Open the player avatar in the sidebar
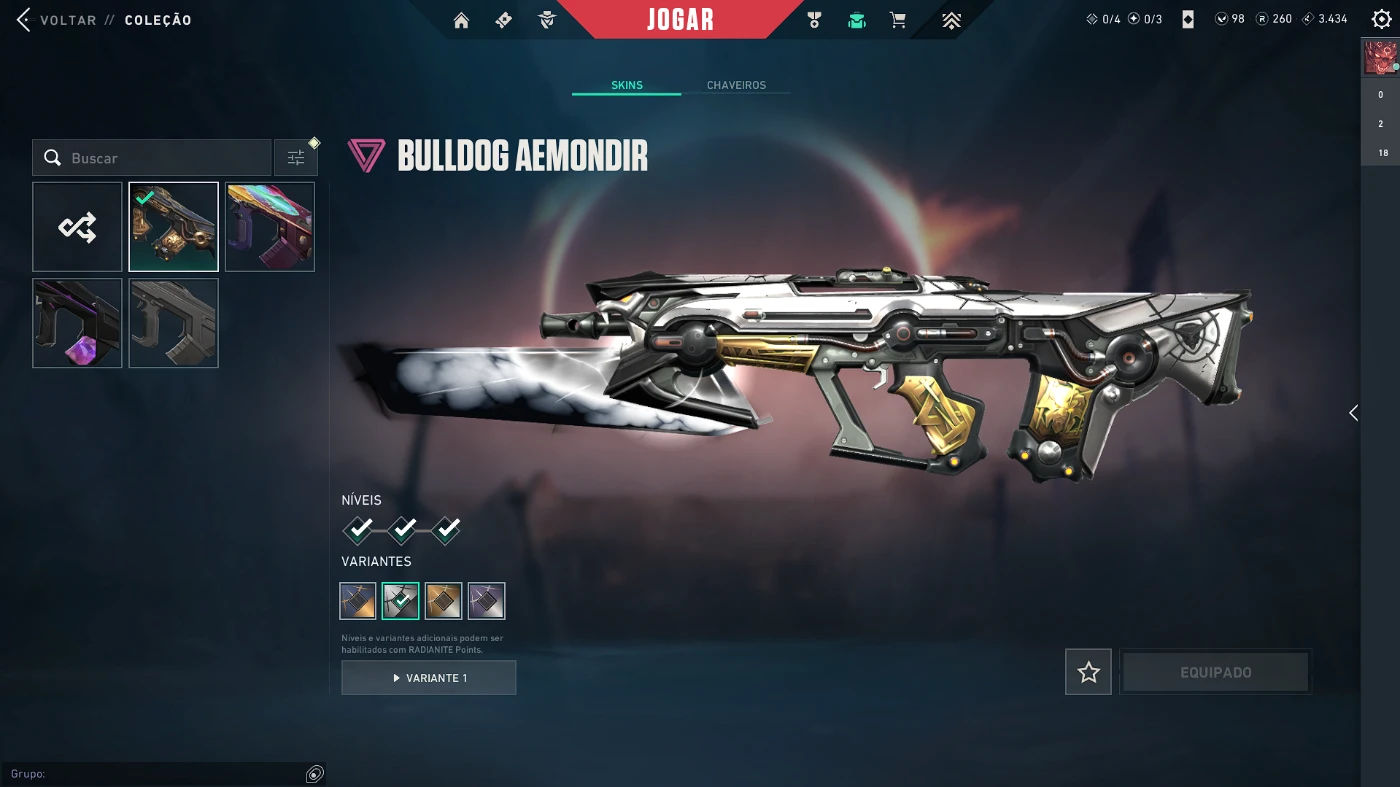Viewport: 1400px width, 787px height. coord(1380,58)
